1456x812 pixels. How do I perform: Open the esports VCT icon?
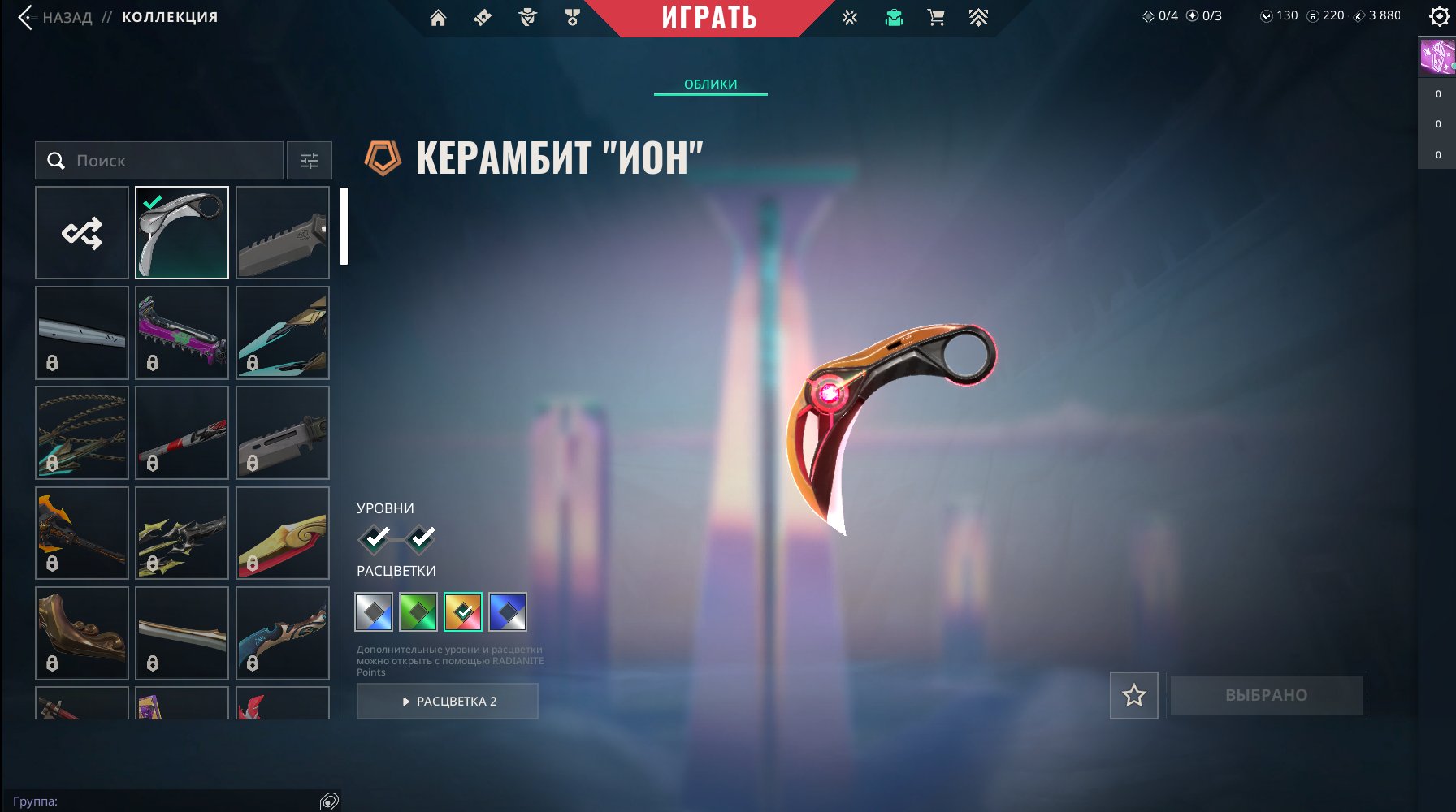(x=850, y=17)
